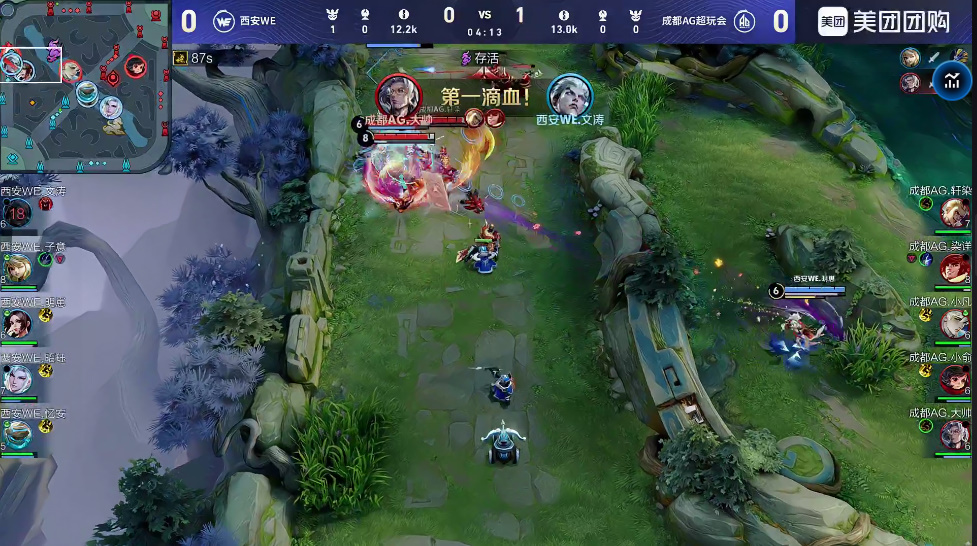This screenshot has height=546, width=977.
Task: Select 西安WE.文涛's portrait in the player list
Action: click(17, 212)
